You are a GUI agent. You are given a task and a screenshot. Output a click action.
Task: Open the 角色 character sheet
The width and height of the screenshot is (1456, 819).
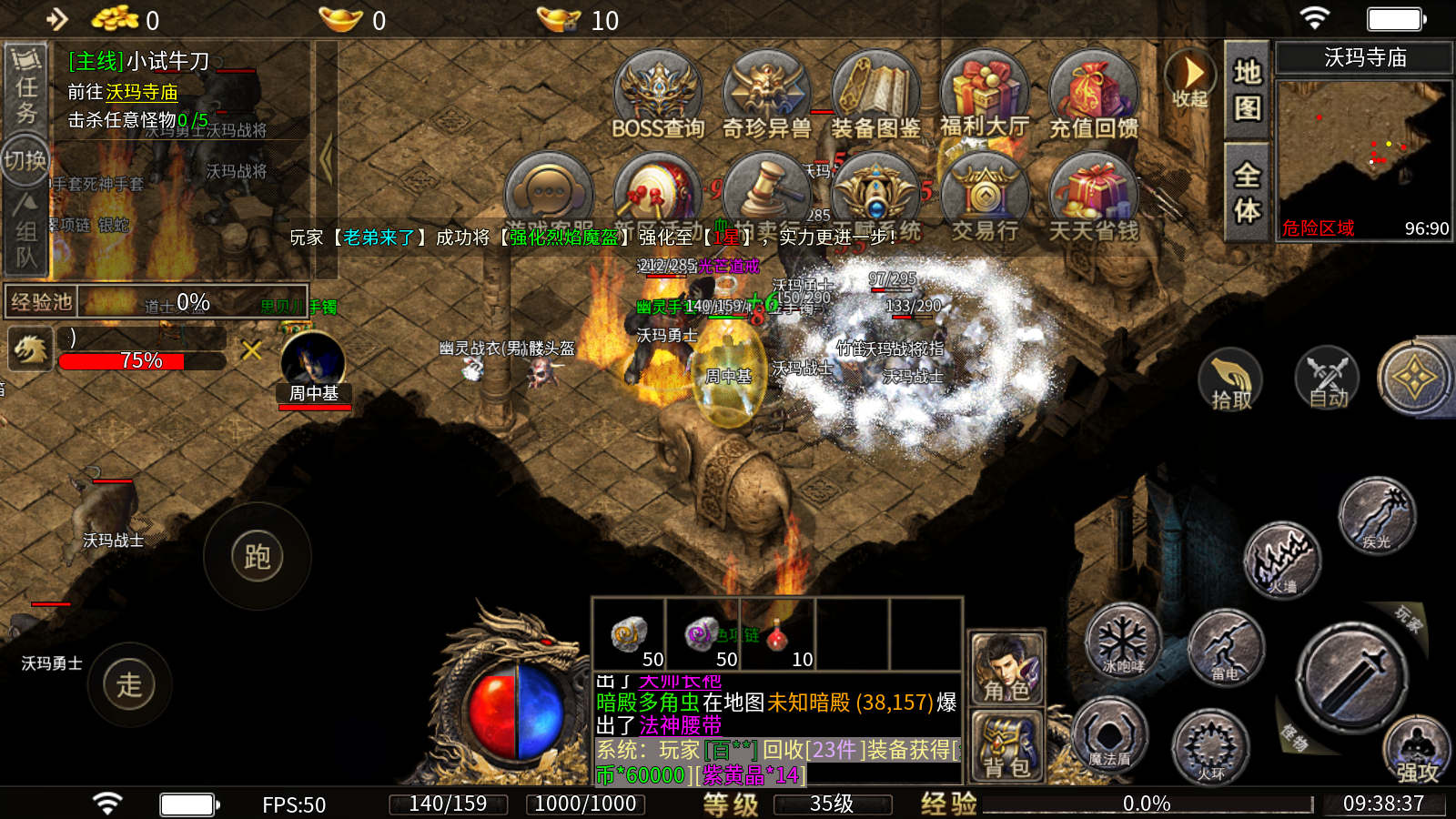[1006, 669]
